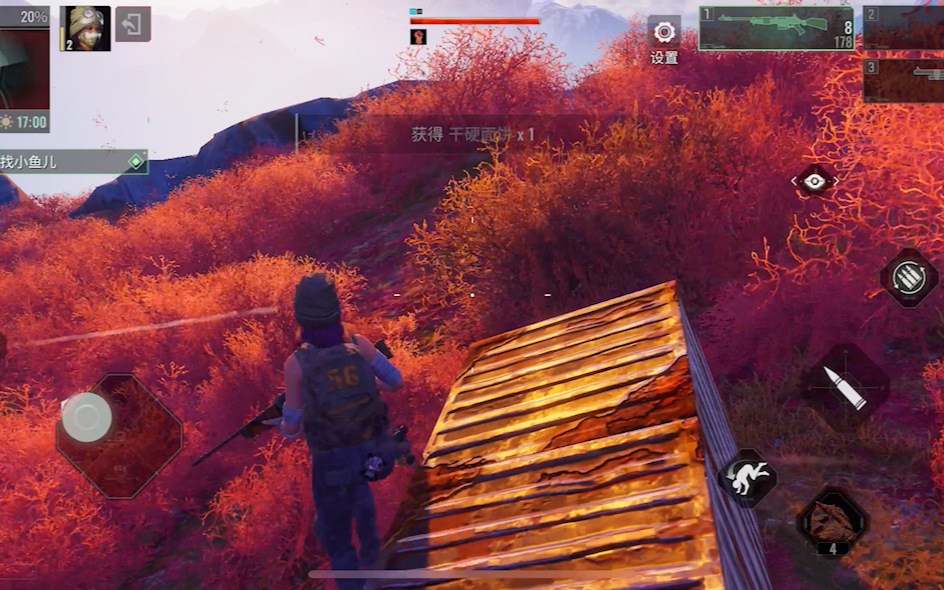Fire using the bullet button
Image resolution: width=944 pixels, height=590 pixels.
(x=845, y=388)
